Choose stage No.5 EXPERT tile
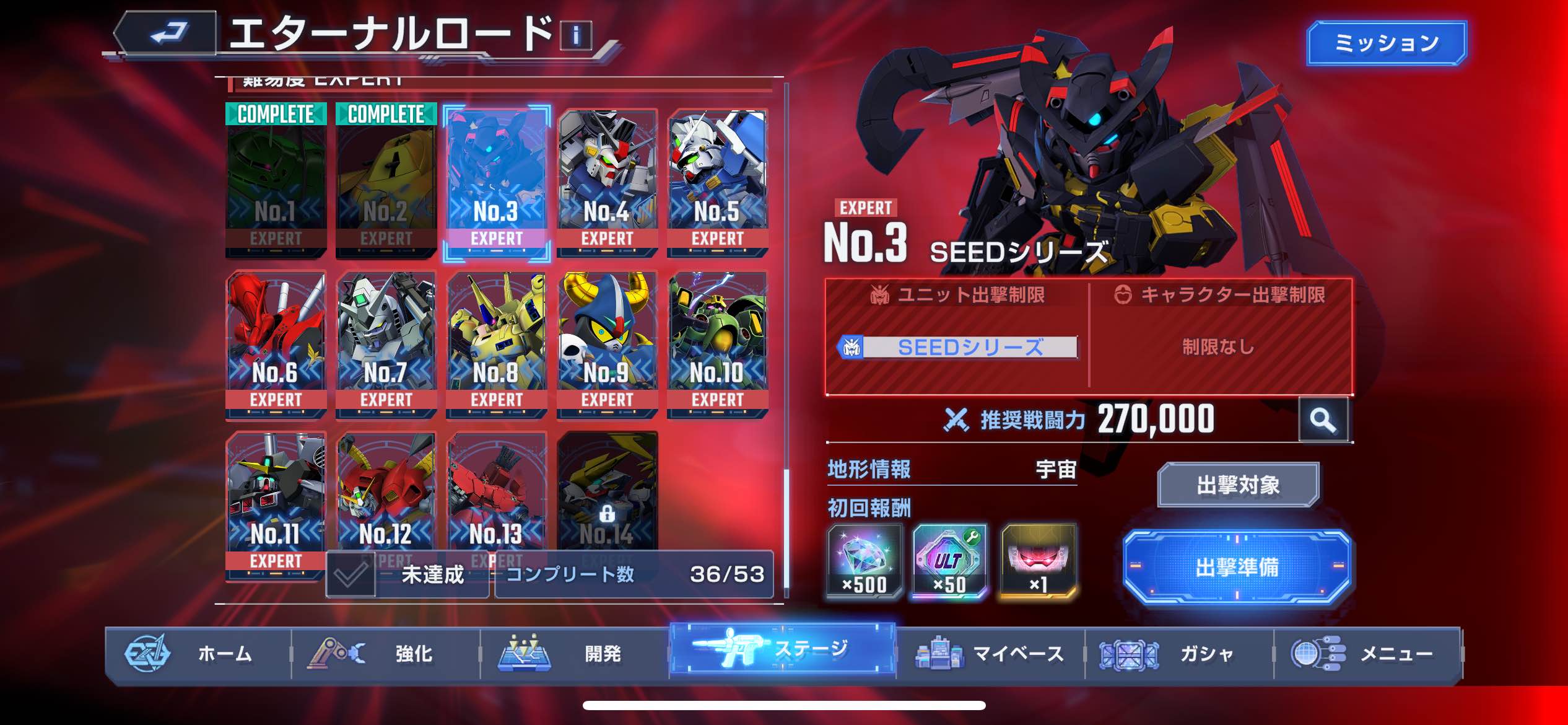The width and height of the screenshot is (1568, 725). coord(717,183)
